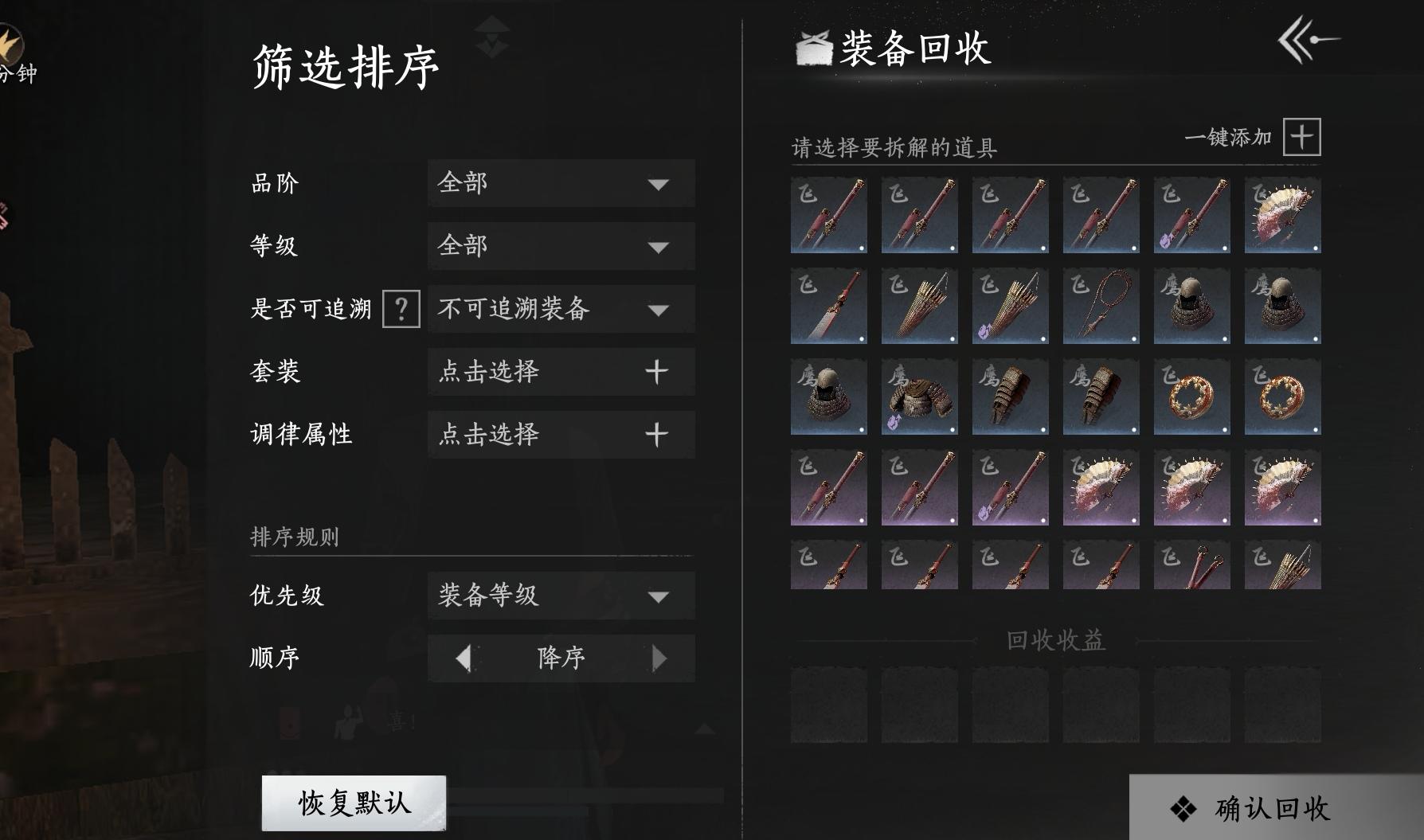Open the 装备回收 equipment recycle panel icon
Image resolution: width=1424 pixels, height=840 pixels.
point(810,49)
